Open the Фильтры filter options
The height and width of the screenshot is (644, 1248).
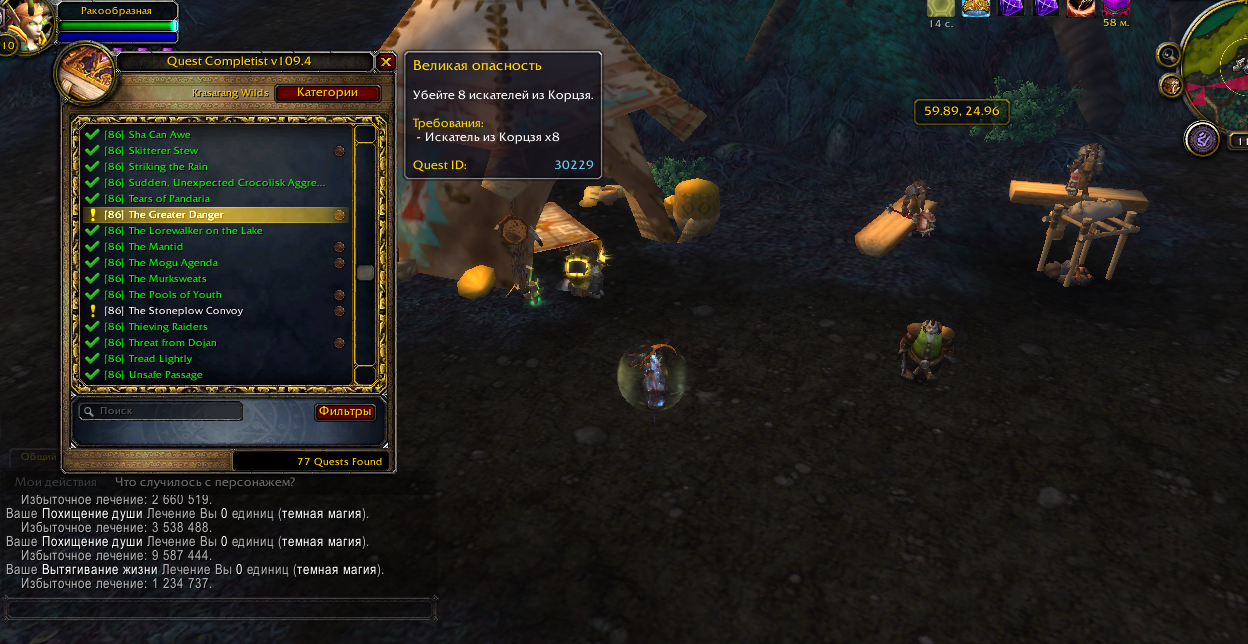pos(345,412)
